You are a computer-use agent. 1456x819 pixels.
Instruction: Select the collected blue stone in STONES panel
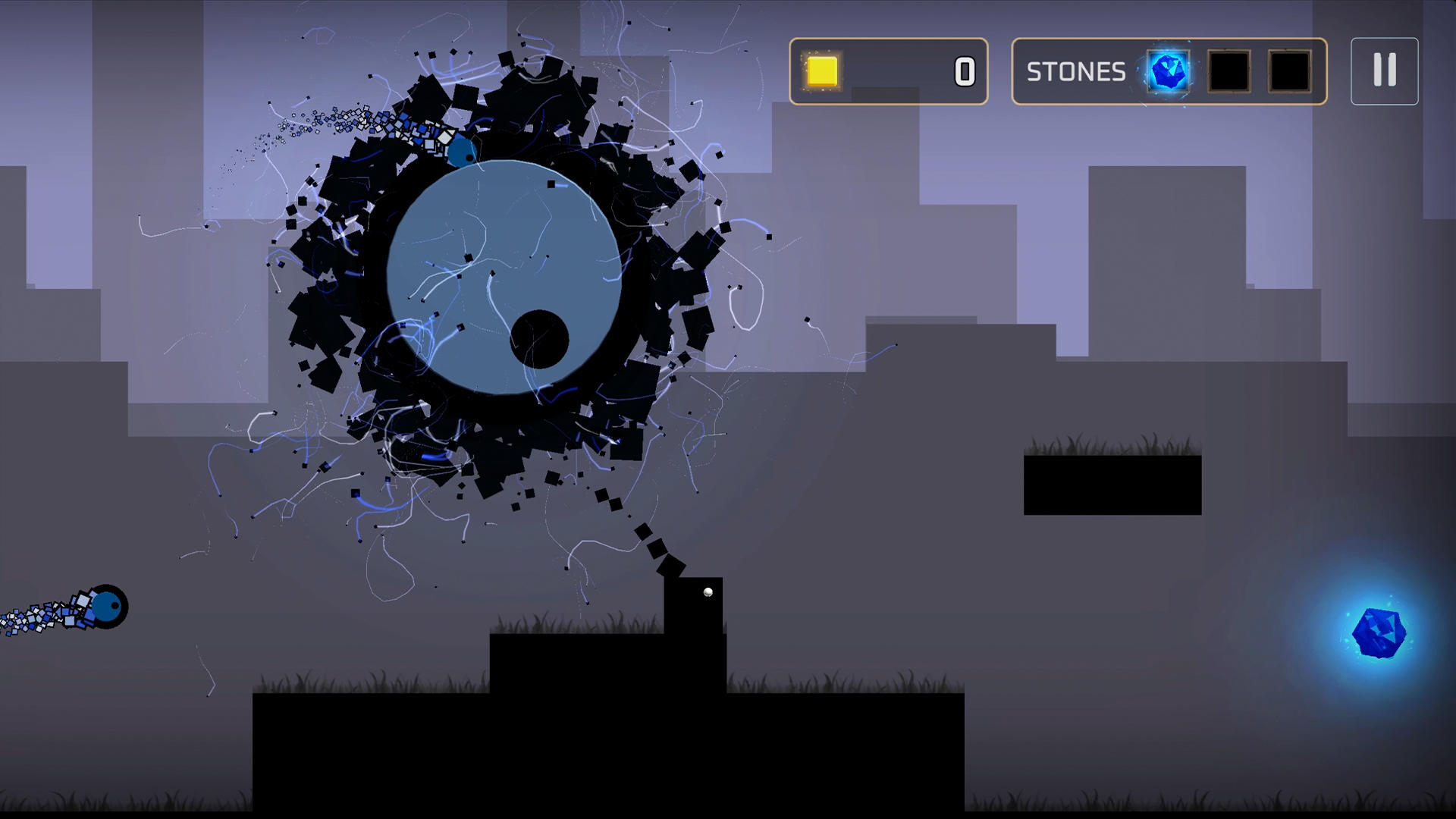[x=1168, y=72]
